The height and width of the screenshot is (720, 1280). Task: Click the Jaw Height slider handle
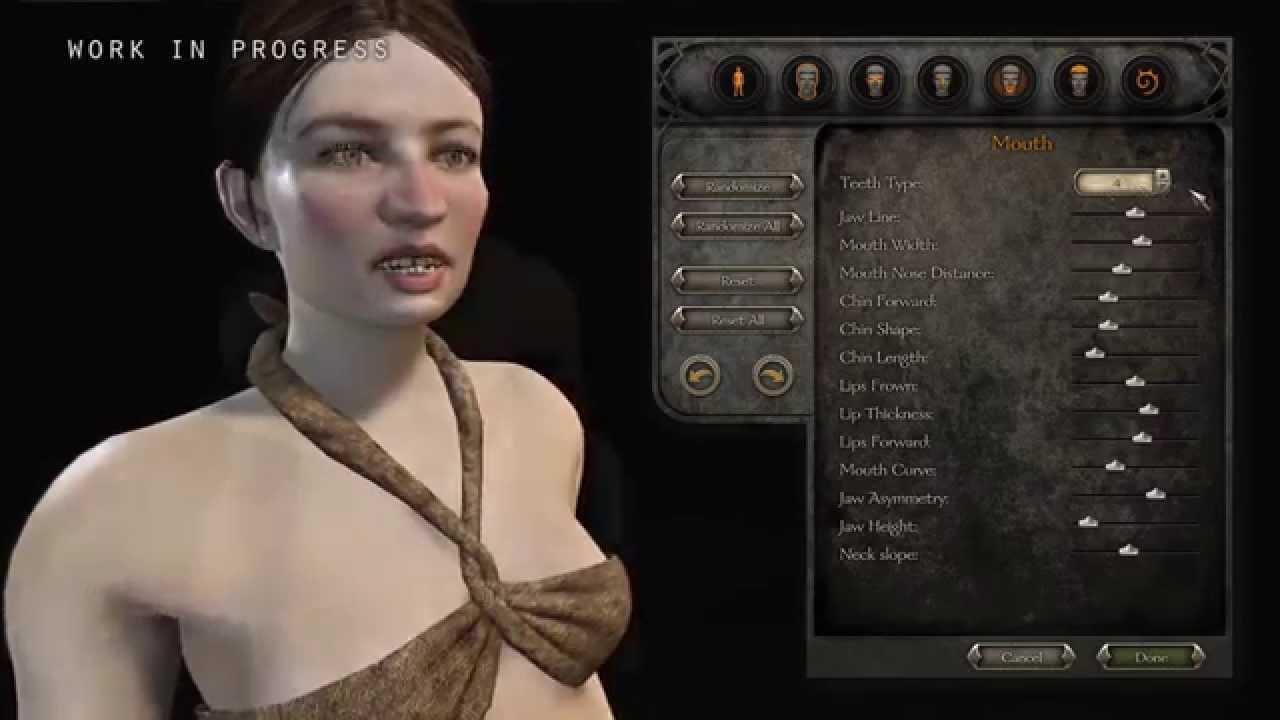pos(1088,521)
